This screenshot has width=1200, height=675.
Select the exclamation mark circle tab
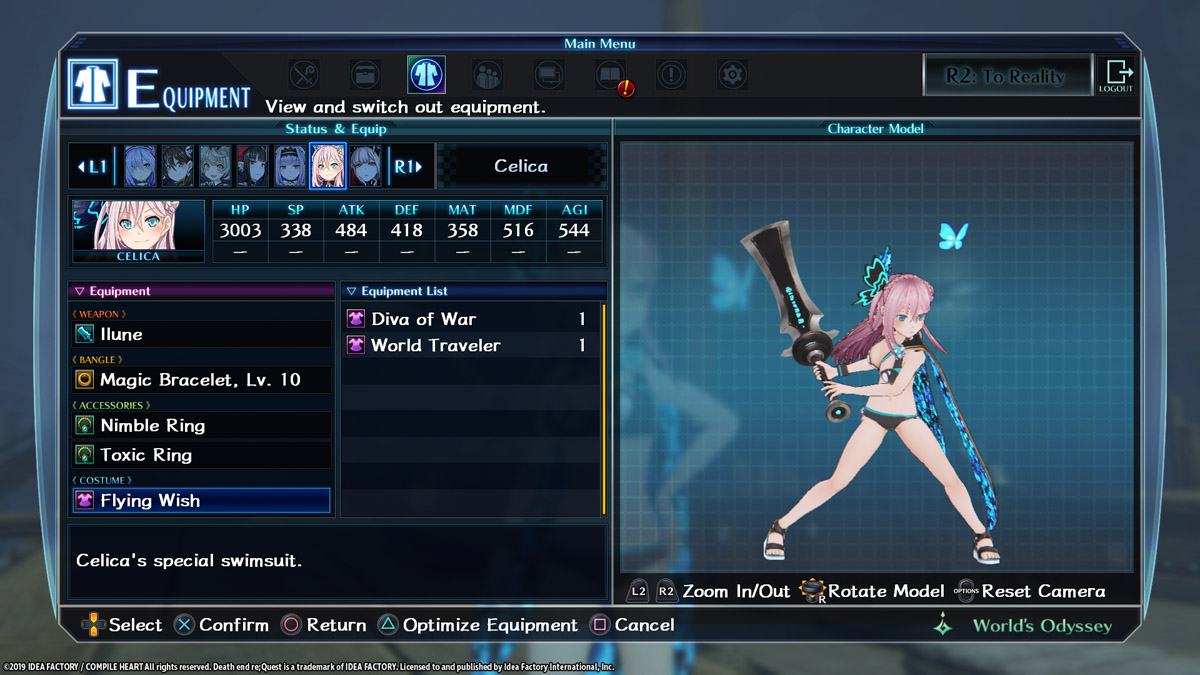[x=671, y=75]
